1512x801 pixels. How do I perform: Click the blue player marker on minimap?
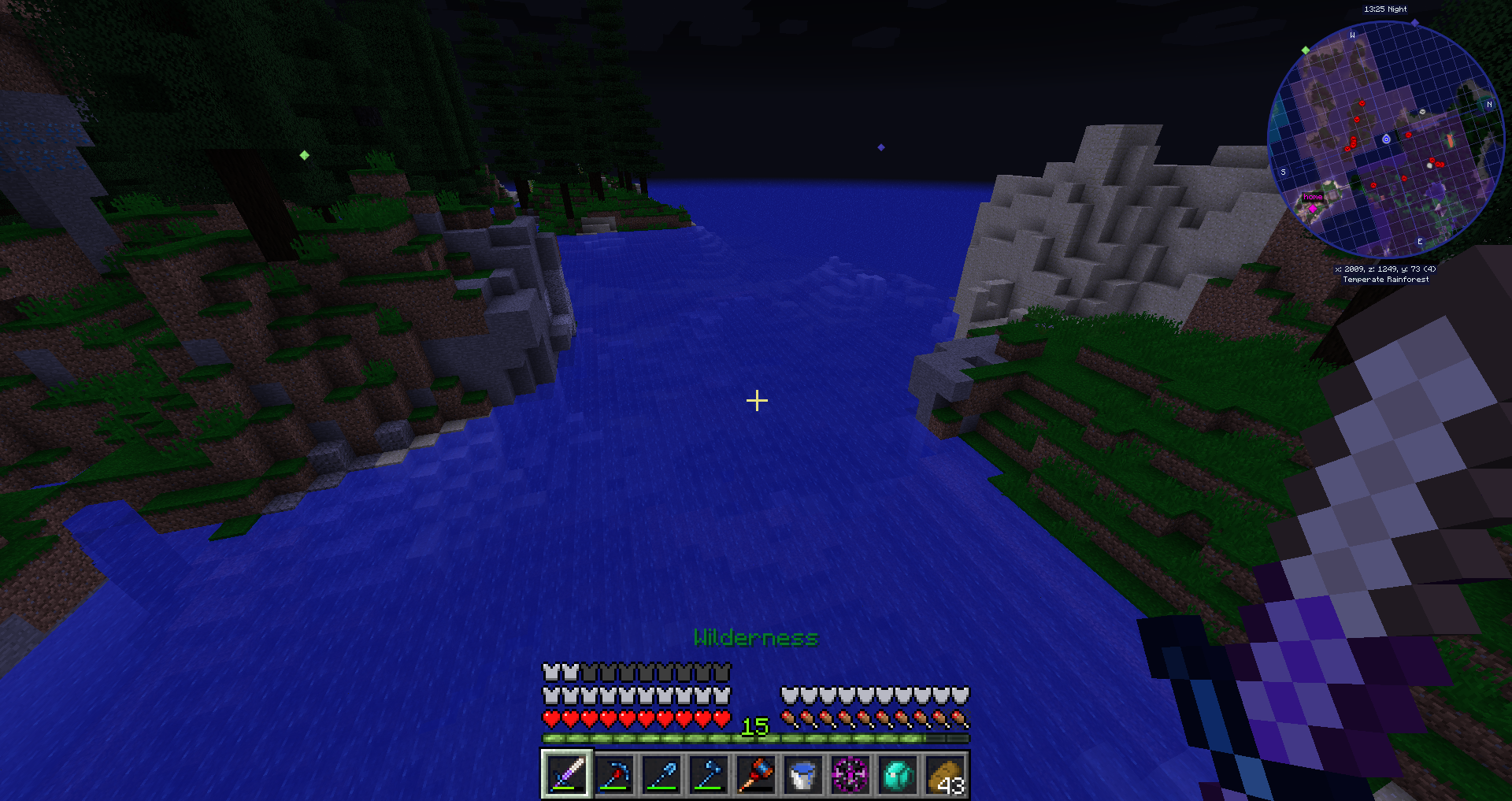coord(1386,139)
